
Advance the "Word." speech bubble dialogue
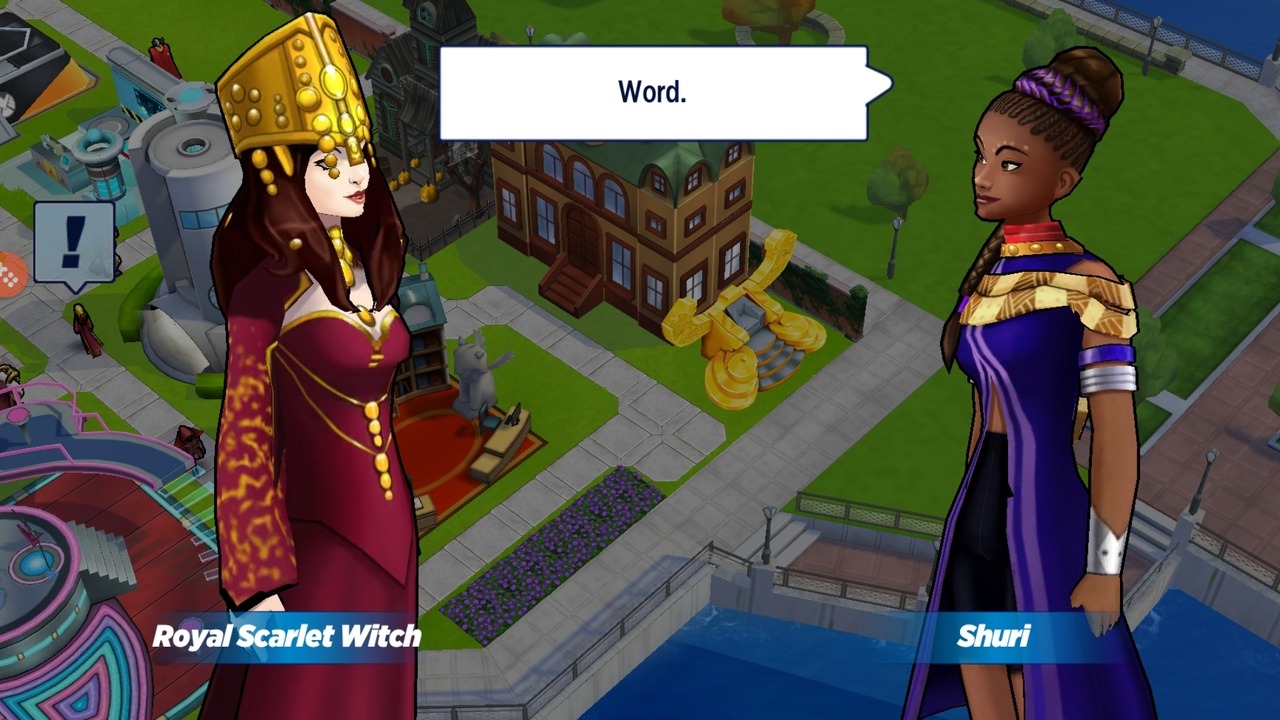pos(653,93)
